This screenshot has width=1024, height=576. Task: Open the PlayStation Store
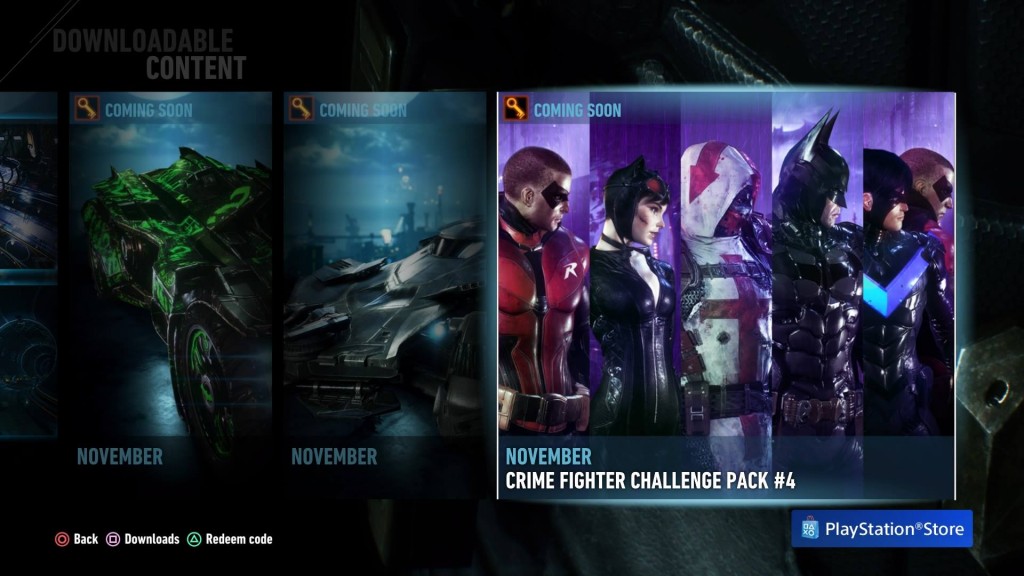tap(882, 528)
